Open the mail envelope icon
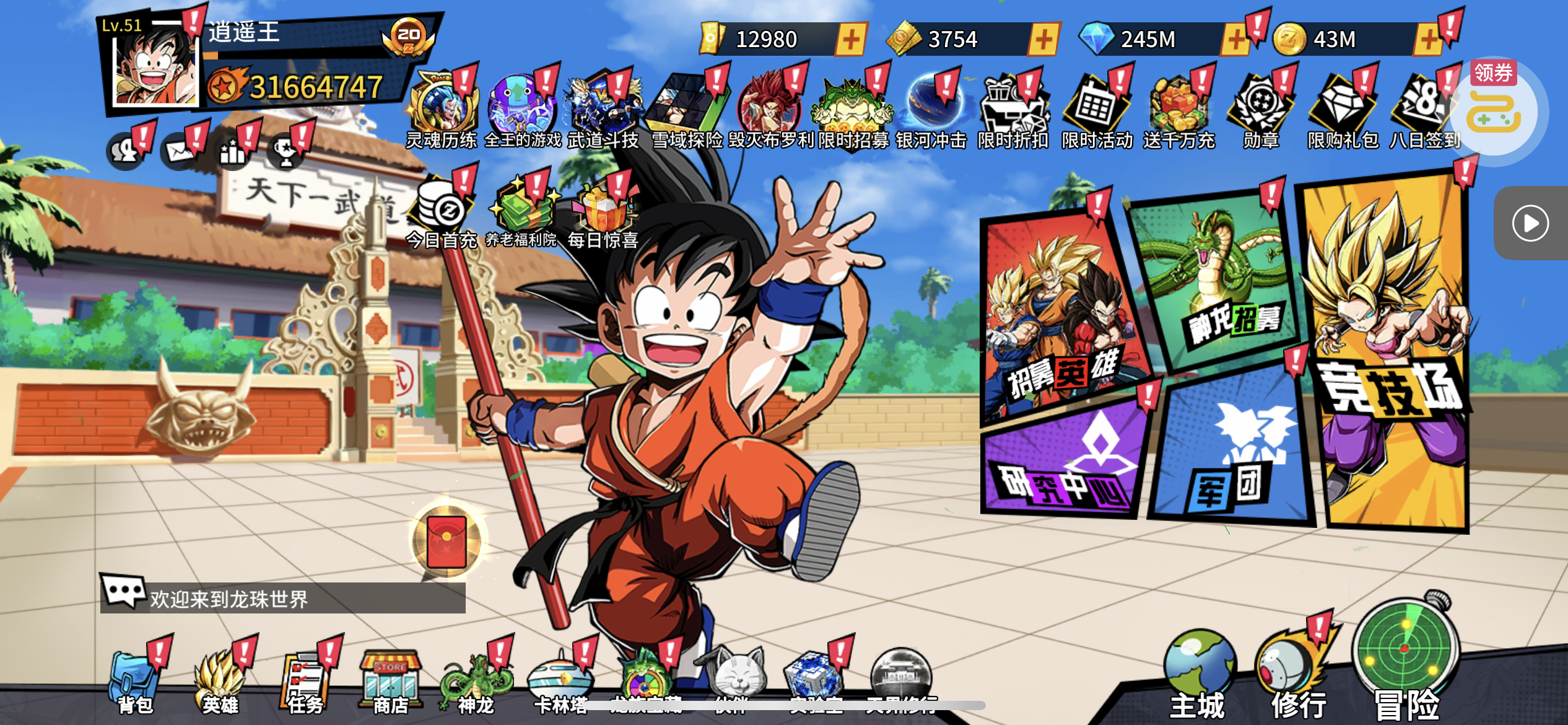Viewport: 1568px width, 725px height. point(181,150)
